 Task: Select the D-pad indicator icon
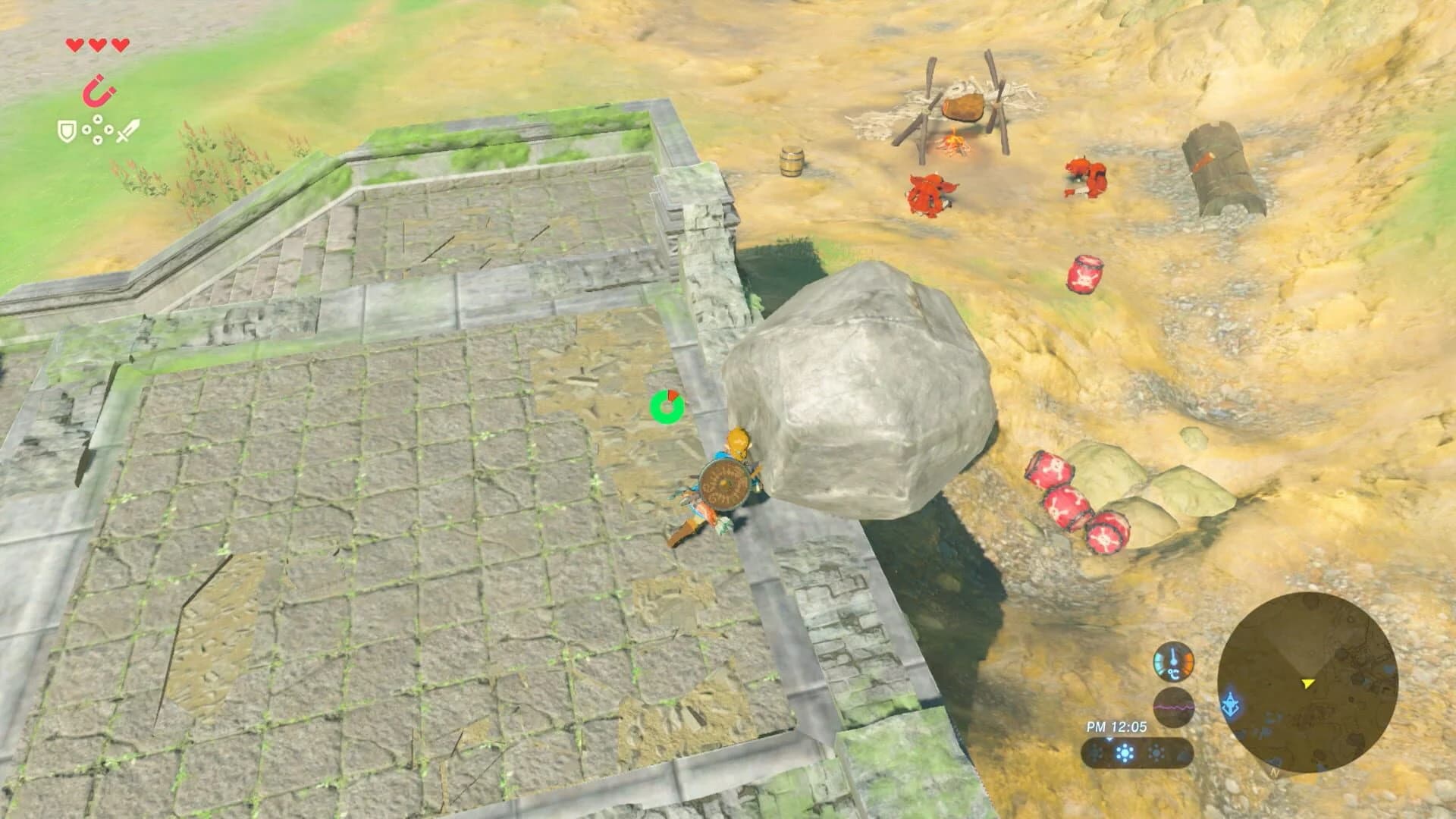point(98,129)
